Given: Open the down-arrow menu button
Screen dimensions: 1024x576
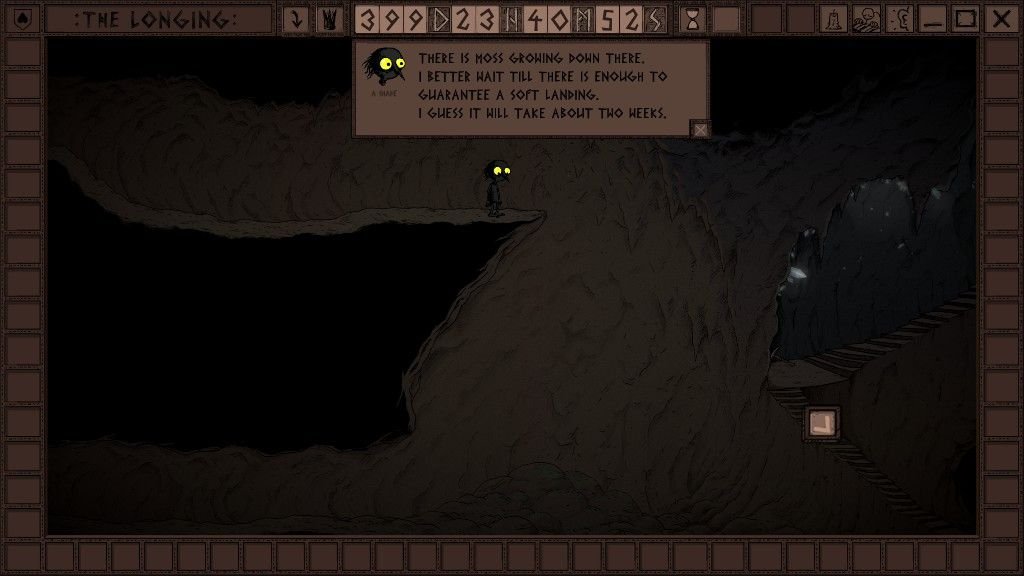Looking at the screenshot, I should click(296, 19).
